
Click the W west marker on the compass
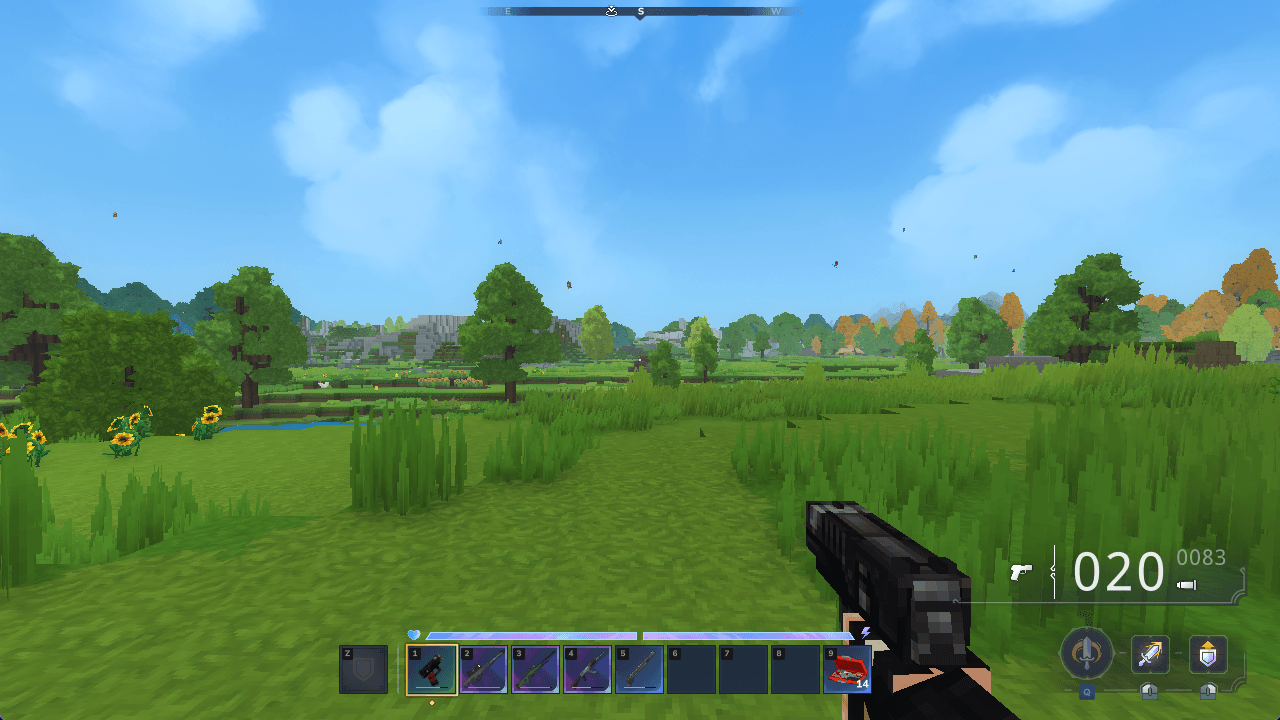[774, 11]
